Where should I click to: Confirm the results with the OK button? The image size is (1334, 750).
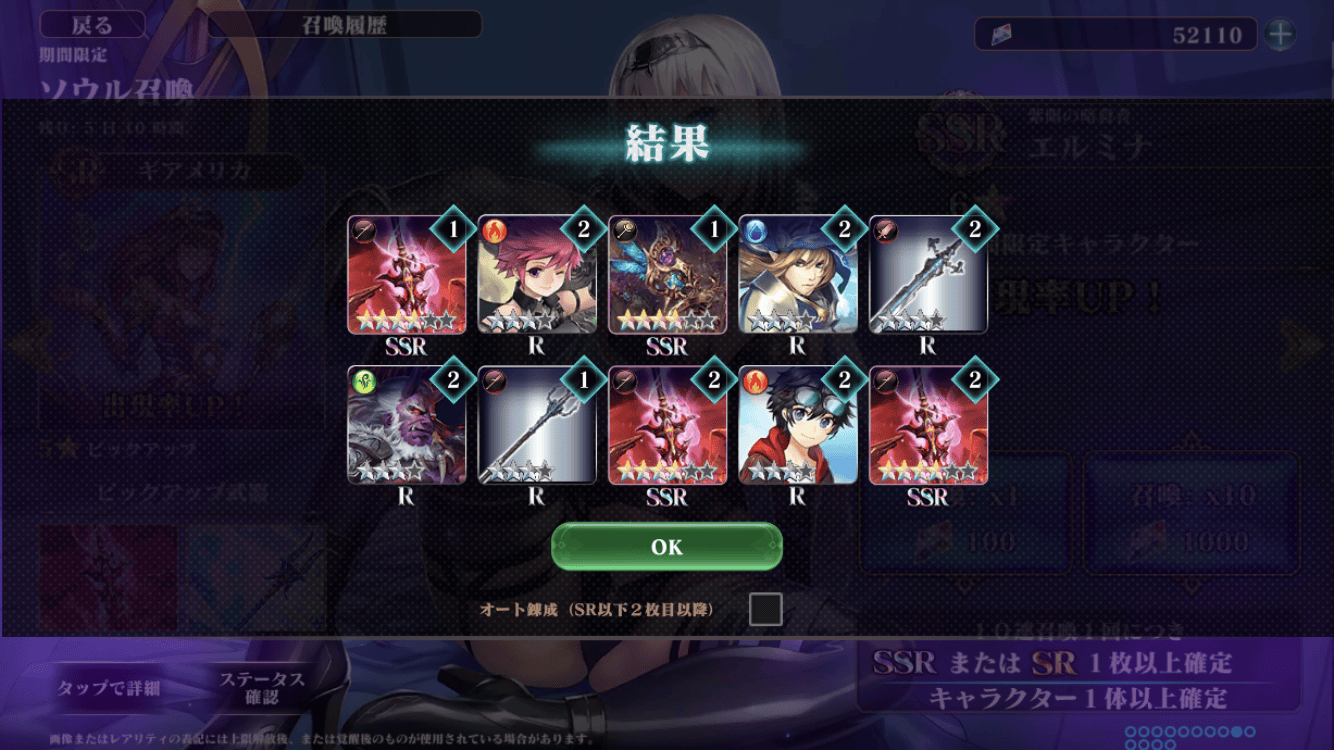click(666, 547)
